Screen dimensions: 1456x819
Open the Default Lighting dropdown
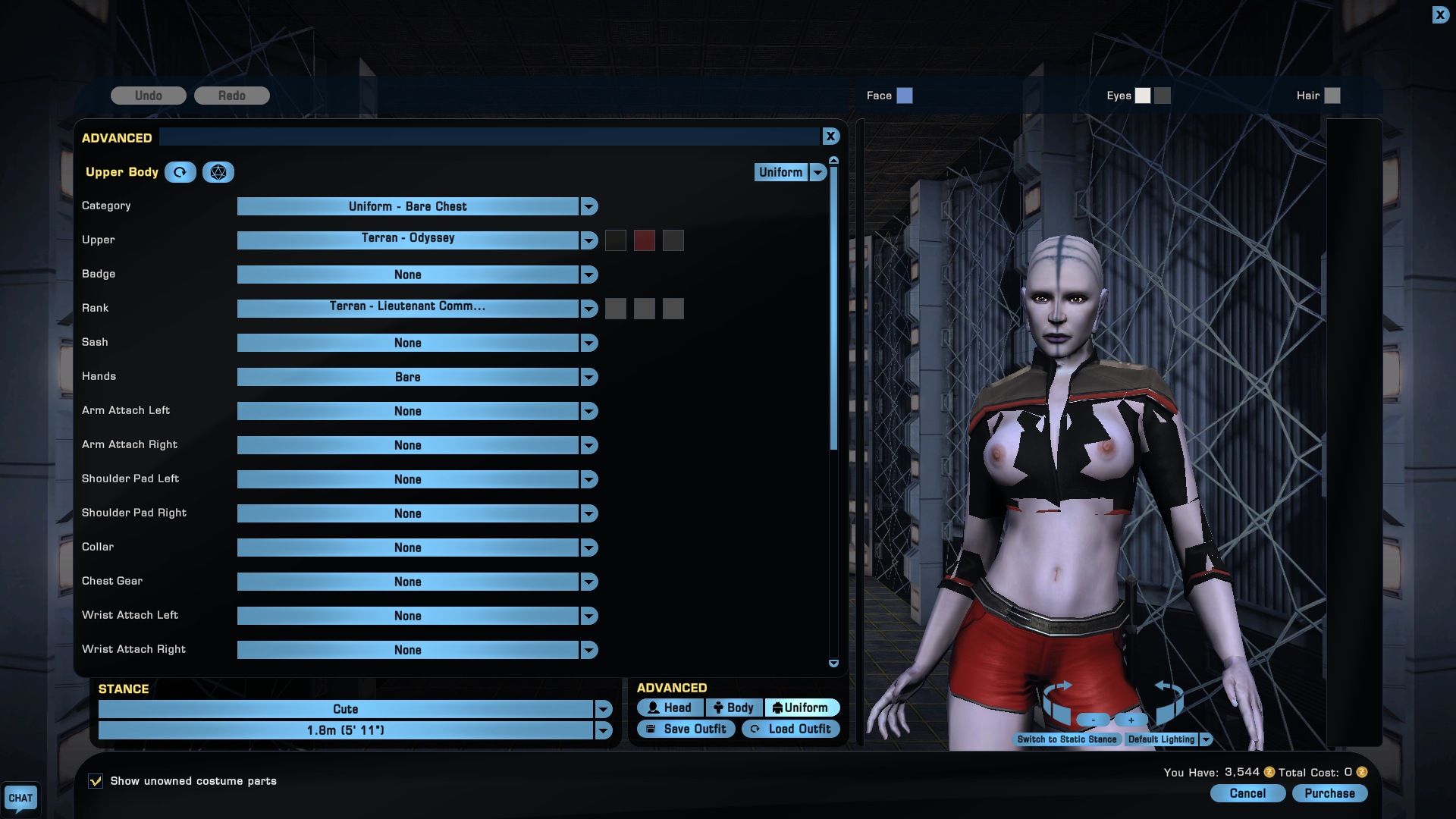pos(1206,739)
